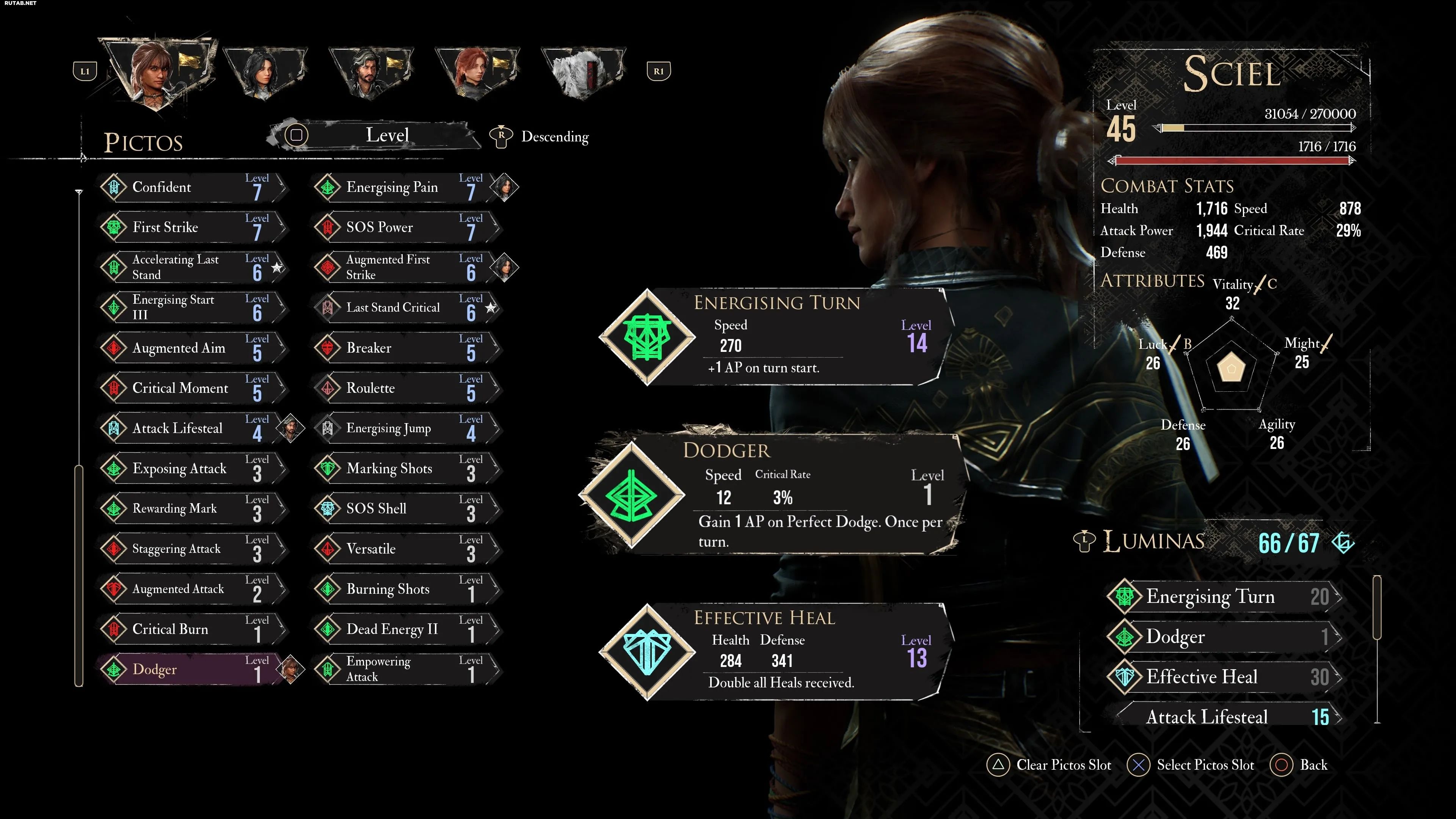Choose the Empowering Attack picto
Viewport: 1456px width, 819px height.
(x=403, y=670)
